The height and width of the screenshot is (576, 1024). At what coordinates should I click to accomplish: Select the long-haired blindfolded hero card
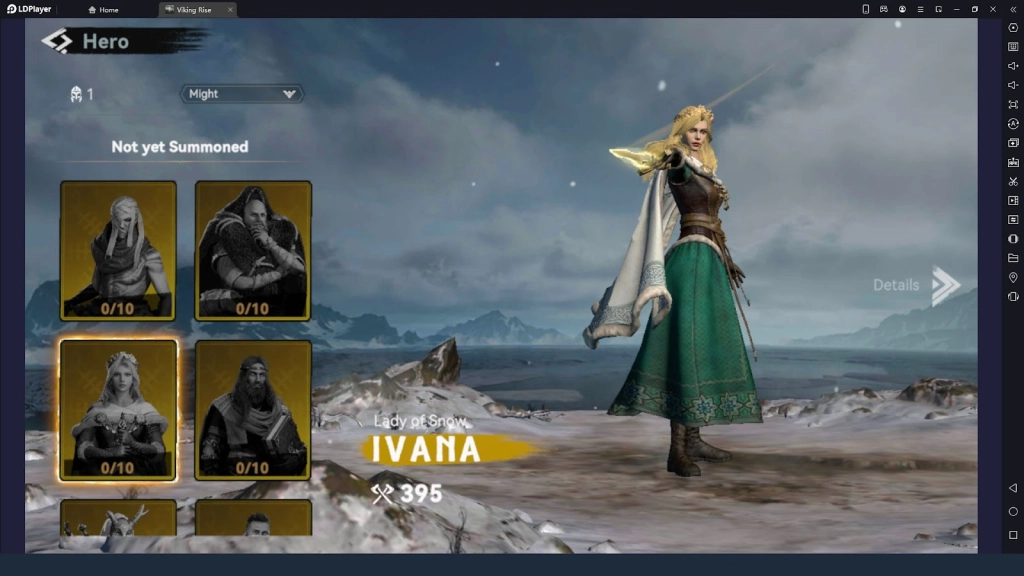(118, 250)
